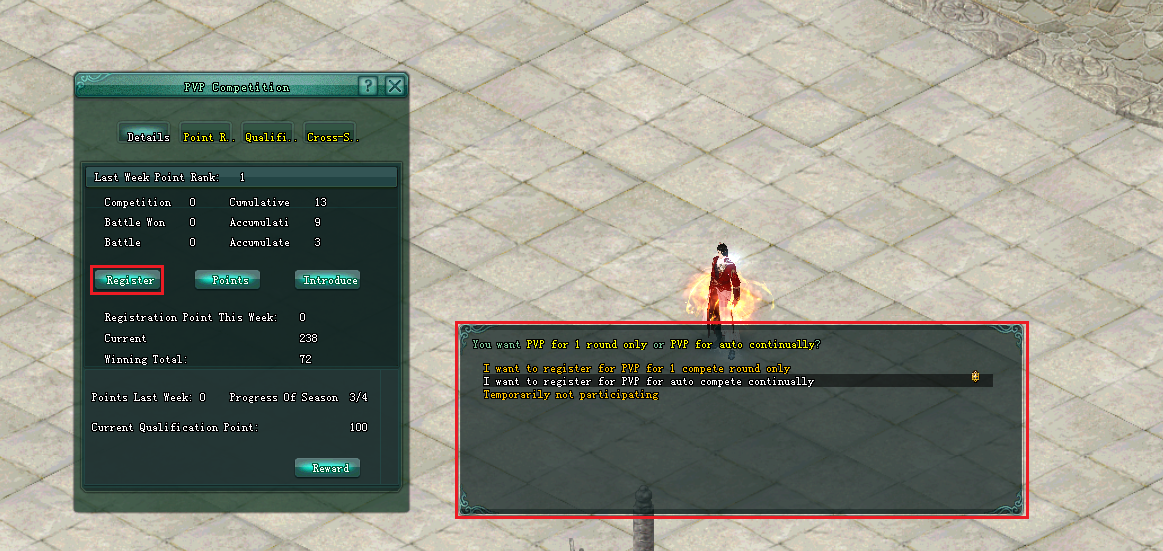The height and width of the screenshot is (551, 1163).
Task: Open the Point Rank tab
Action: click(x=208, y=136)
